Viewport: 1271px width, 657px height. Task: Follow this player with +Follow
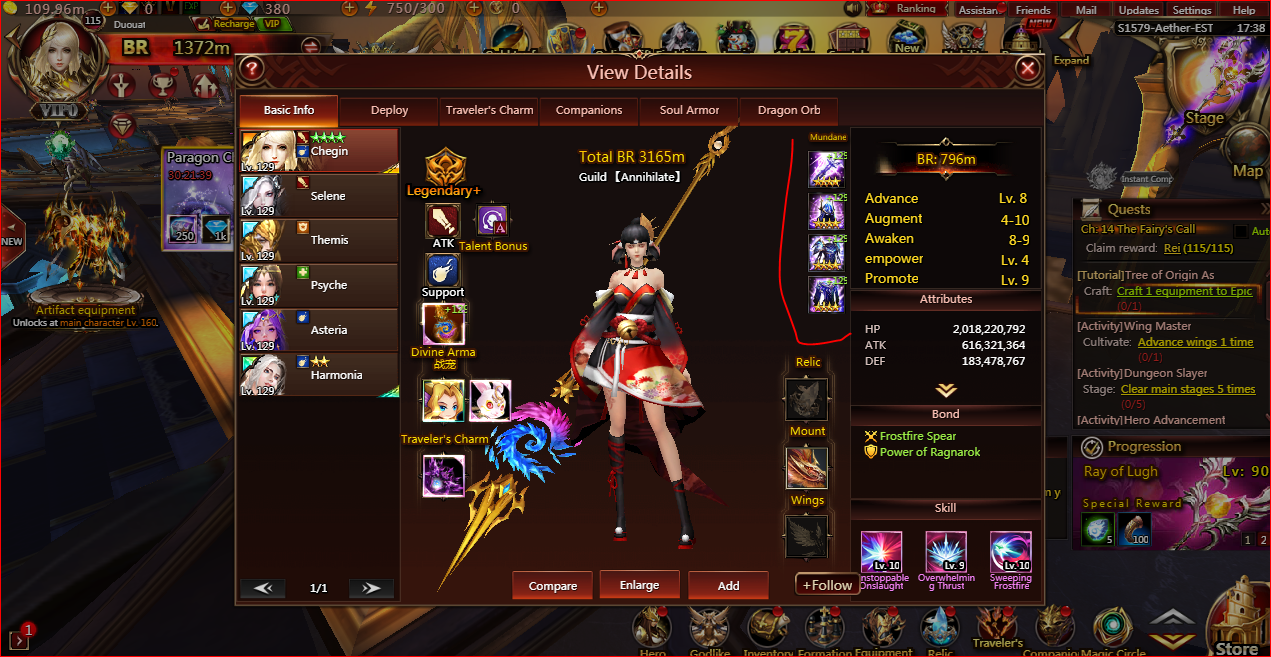[827, 585]
